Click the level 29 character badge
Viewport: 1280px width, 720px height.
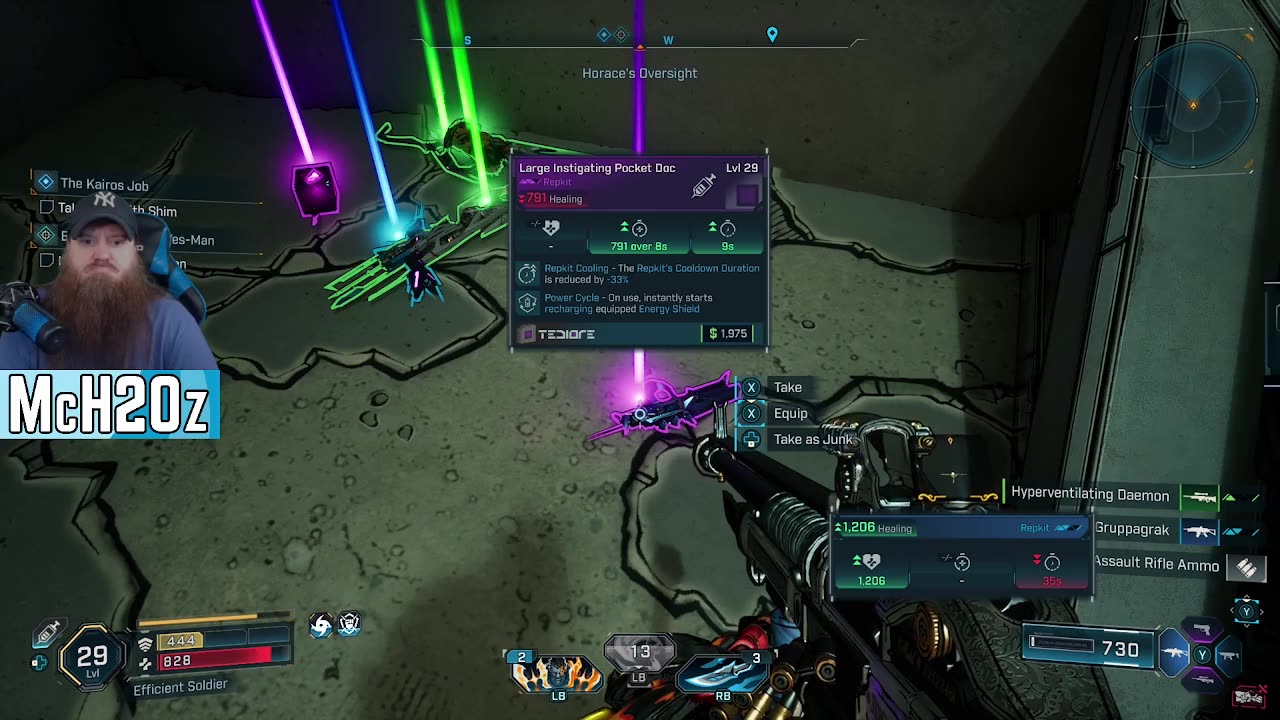[x=92, y=657]
